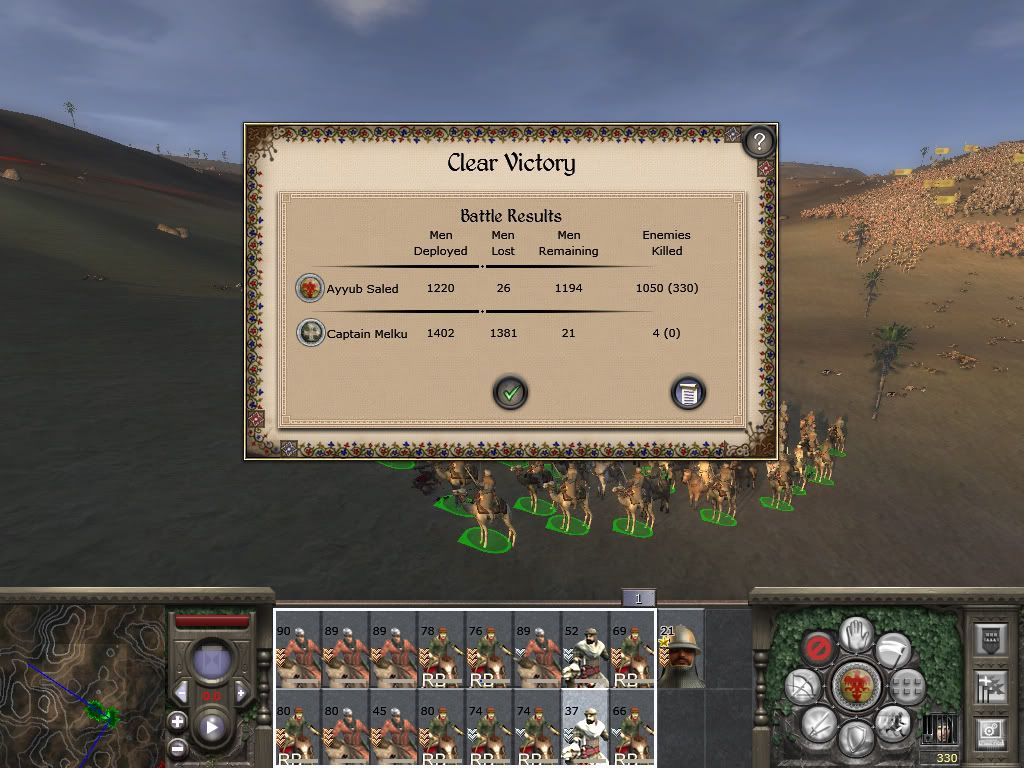
Task: Open help with the question mark button
Action: coord(759,142)
